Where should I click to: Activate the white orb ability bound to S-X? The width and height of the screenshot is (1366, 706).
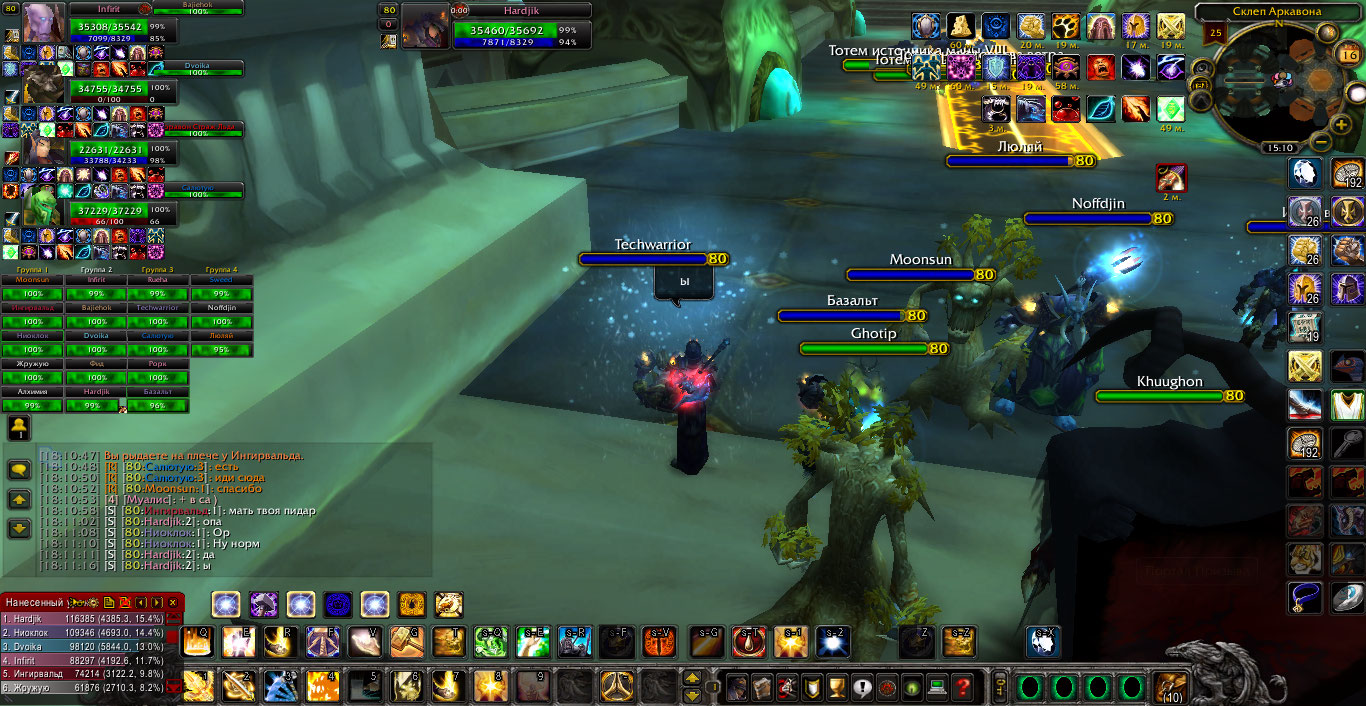point(1043,641)
